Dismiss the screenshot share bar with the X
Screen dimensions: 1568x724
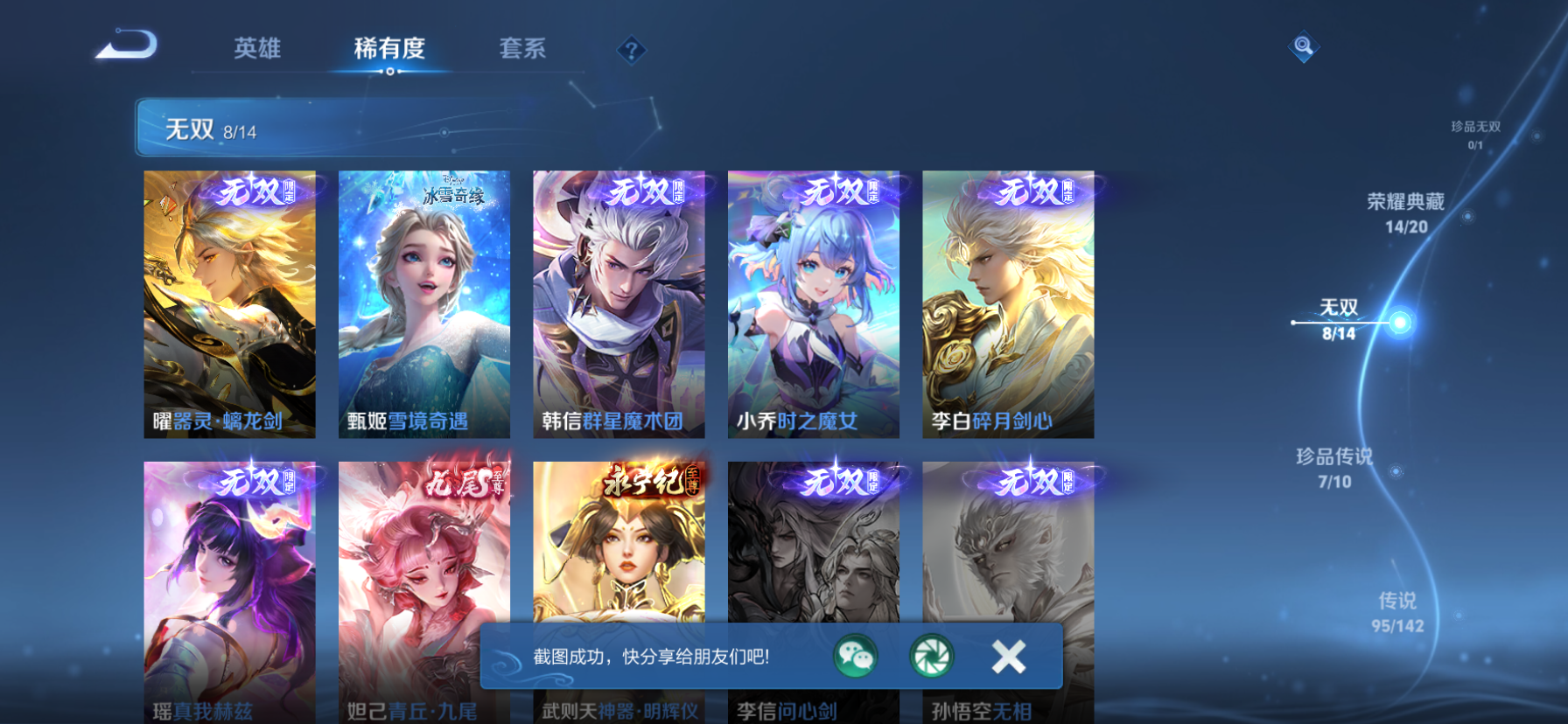(x=1007, y=654)
